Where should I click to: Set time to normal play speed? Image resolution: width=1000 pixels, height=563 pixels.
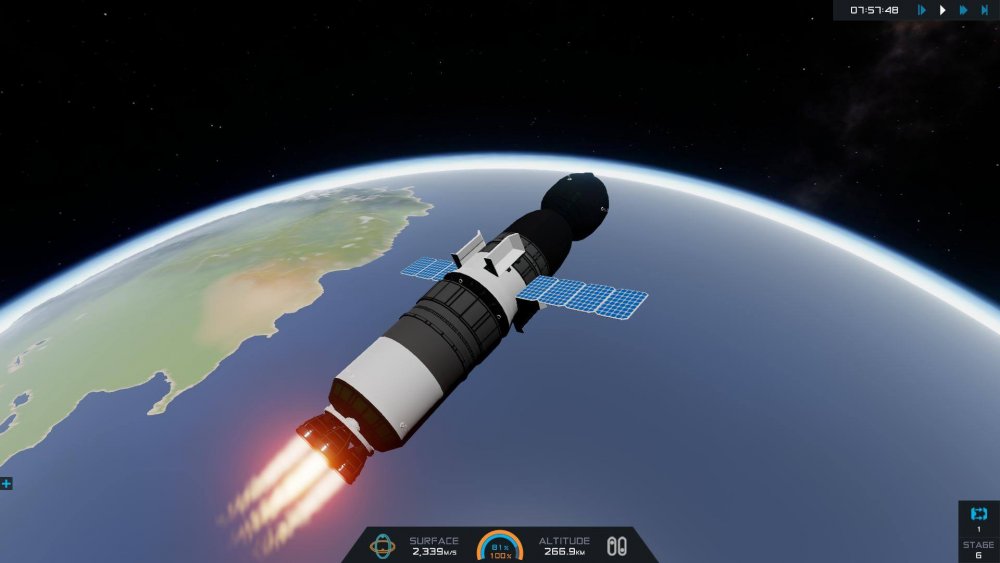pyautogui.click(x=942, y=10)
